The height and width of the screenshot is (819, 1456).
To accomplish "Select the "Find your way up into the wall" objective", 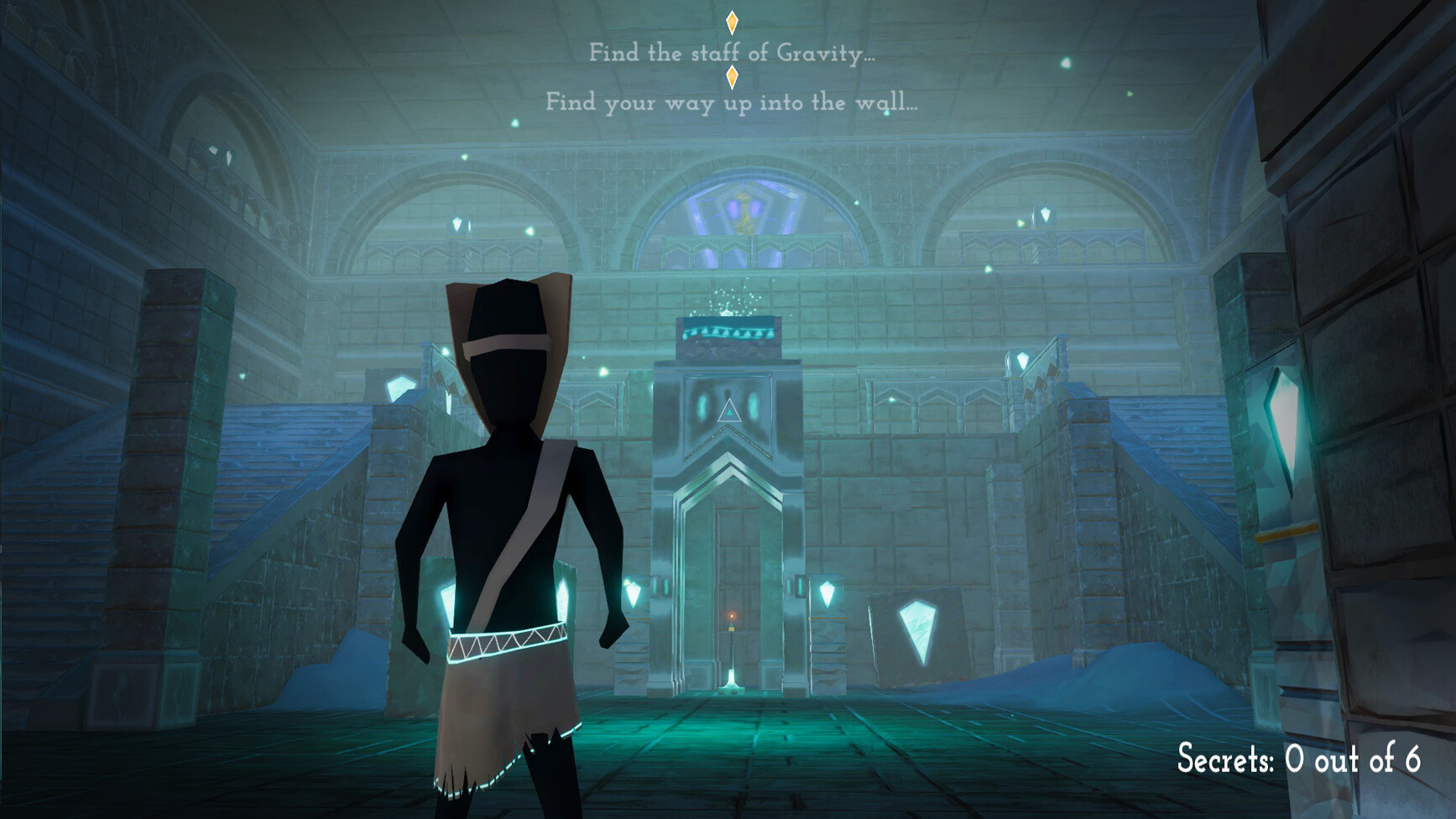I will click(x=731, y=102).
